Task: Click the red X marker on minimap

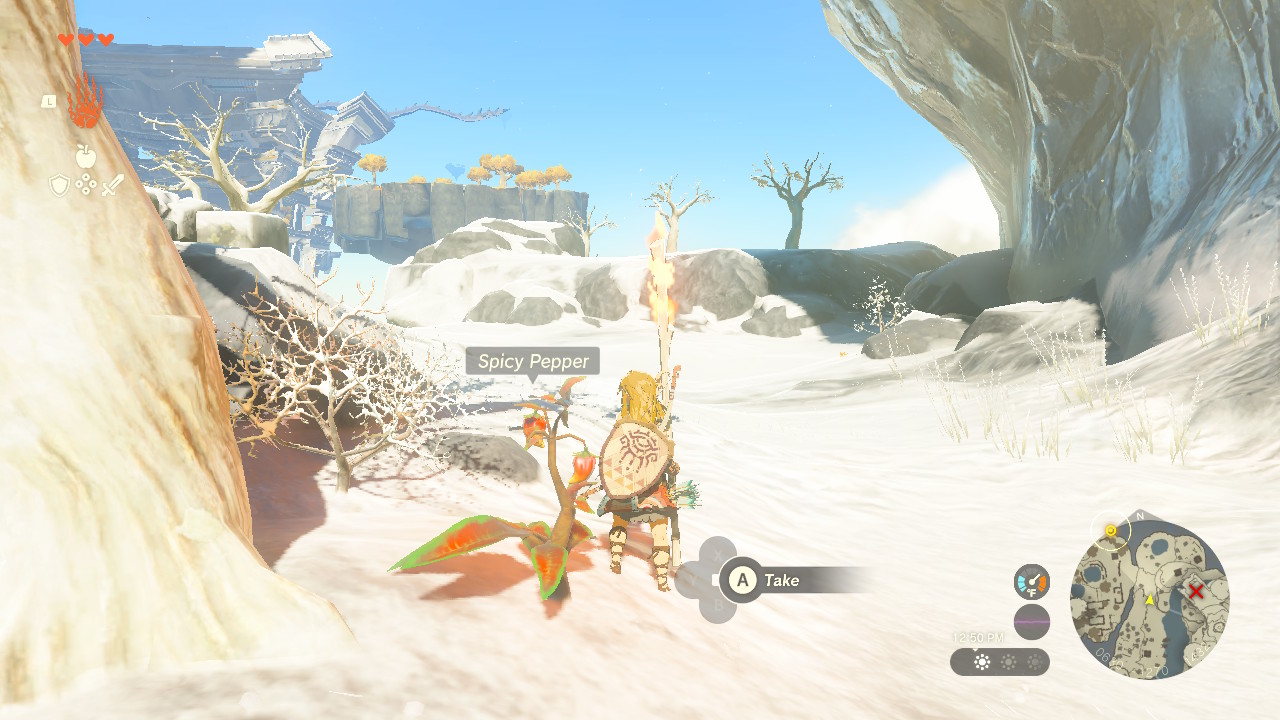Action: click(1196, 591)
